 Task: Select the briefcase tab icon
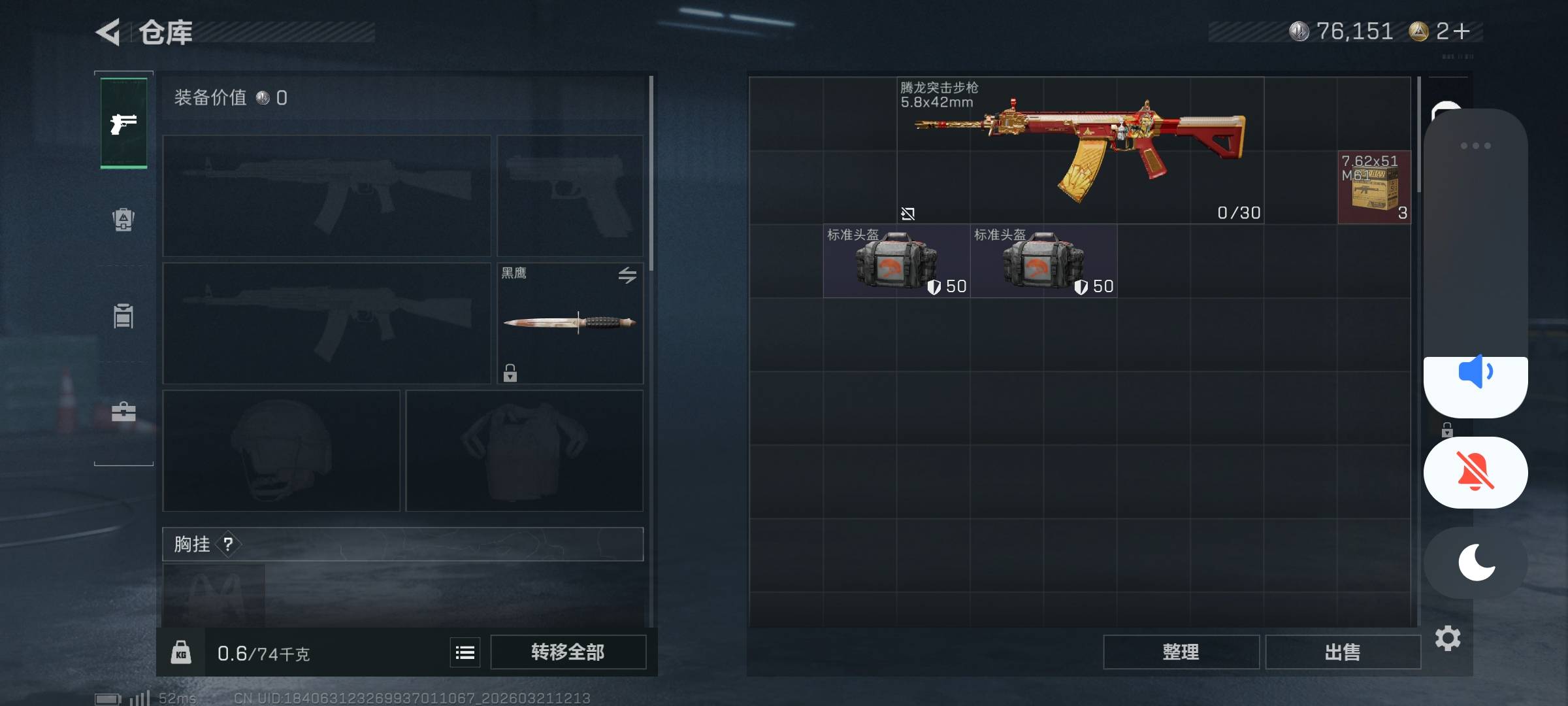pos(123,412)
